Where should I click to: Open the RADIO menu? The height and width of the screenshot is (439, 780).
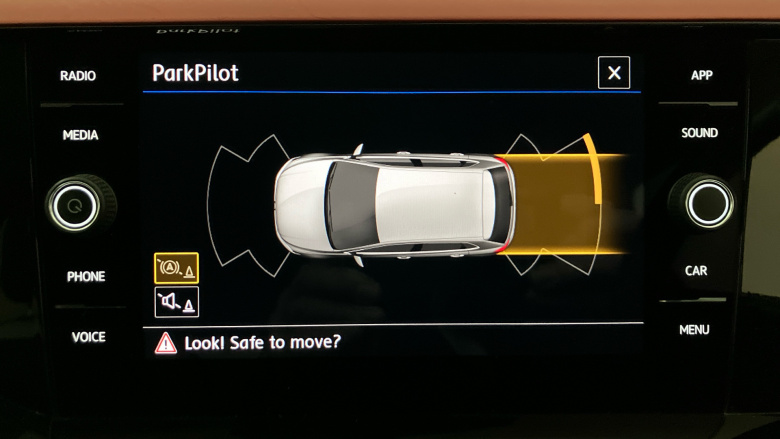point(78,76)
